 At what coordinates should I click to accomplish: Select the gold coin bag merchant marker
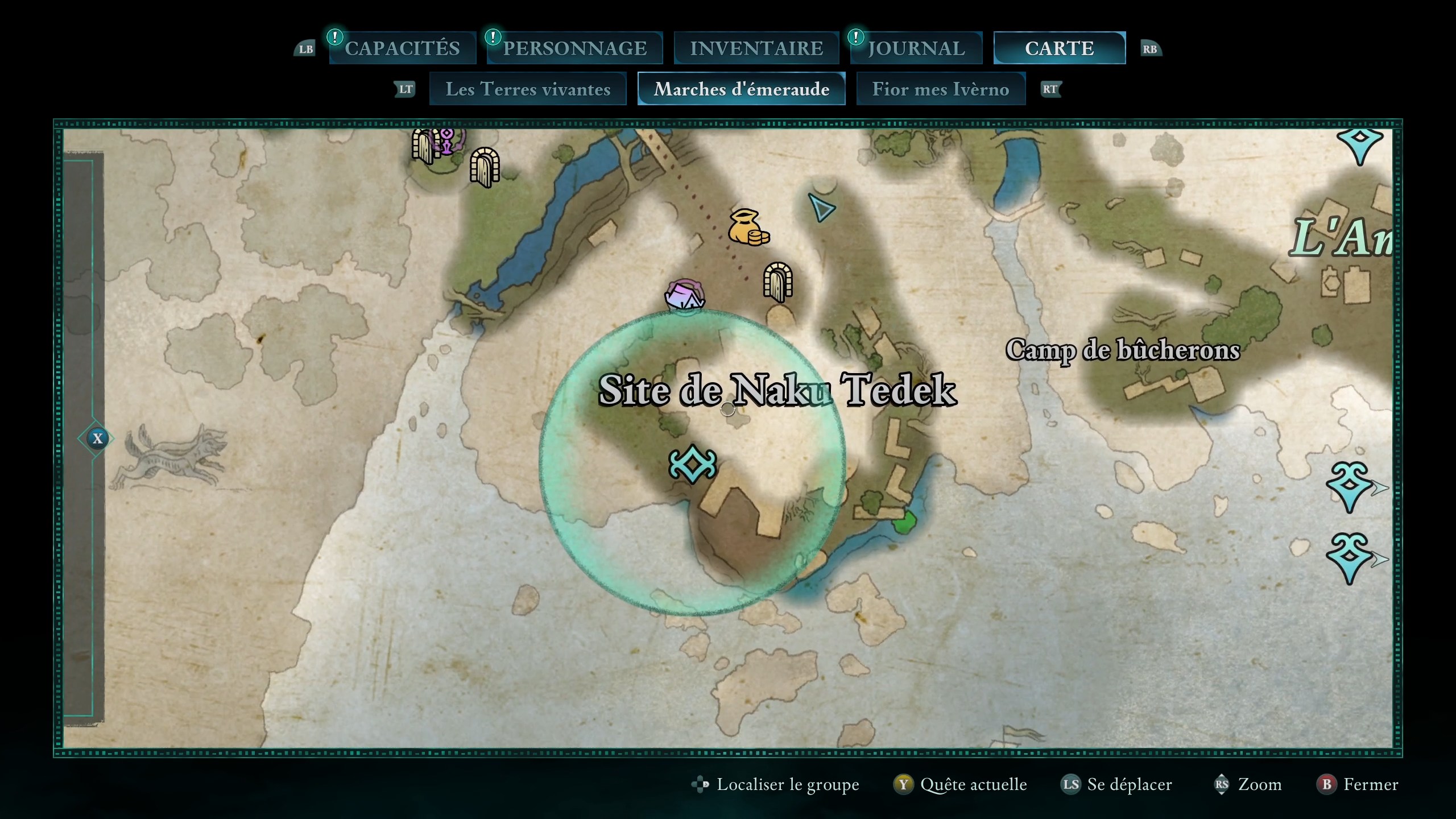point(747,228)
